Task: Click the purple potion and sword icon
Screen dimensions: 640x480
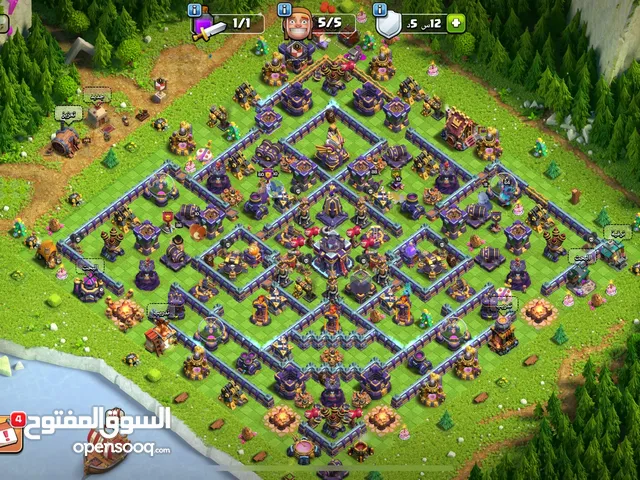Action: pos(206,25)
